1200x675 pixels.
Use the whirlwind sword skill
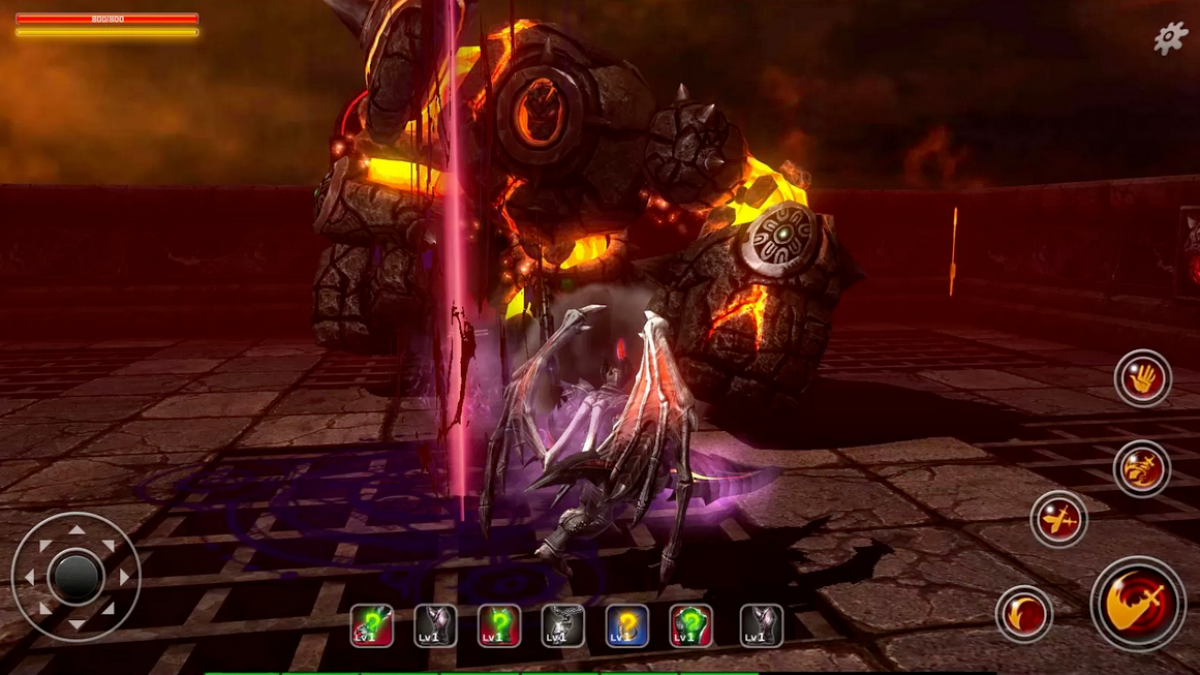1141,468
